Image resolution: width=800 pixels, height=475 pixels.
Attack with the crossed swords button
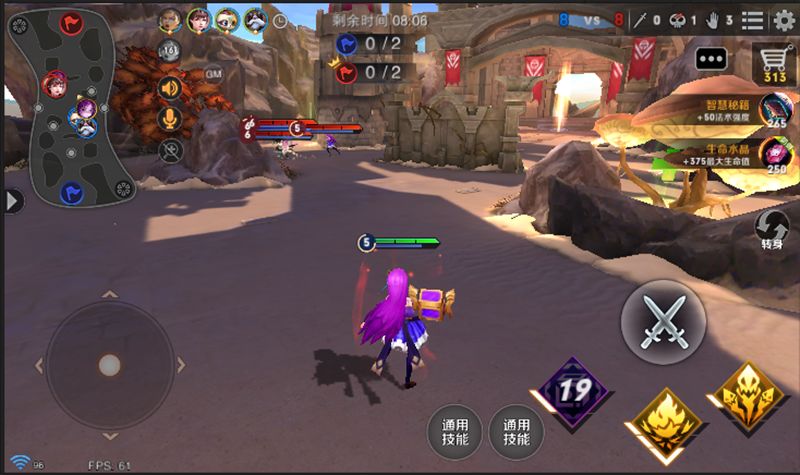(662, 321)
